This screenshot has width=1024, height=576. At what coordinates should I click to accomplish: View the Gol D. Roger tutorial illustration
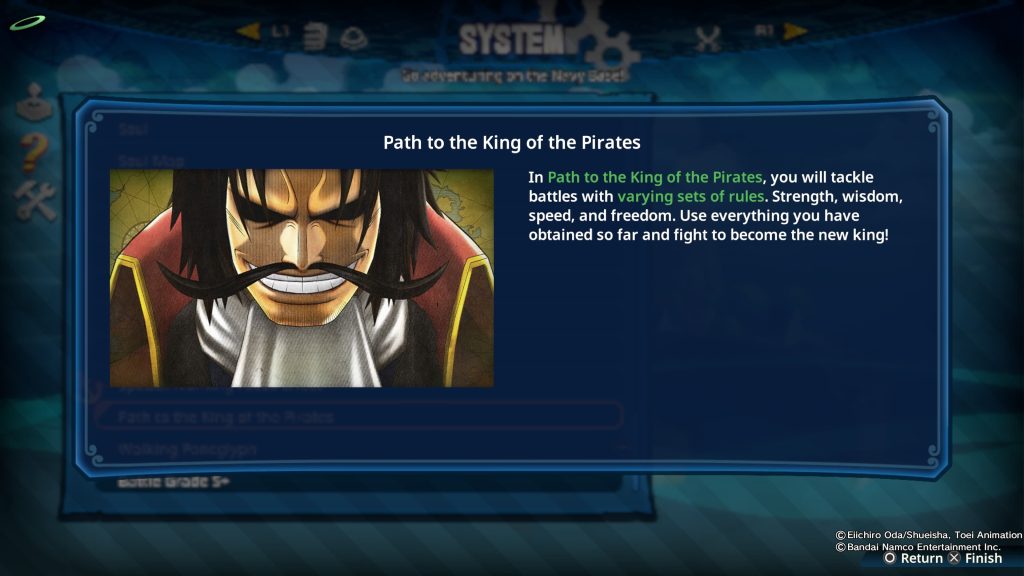(301, 277)
